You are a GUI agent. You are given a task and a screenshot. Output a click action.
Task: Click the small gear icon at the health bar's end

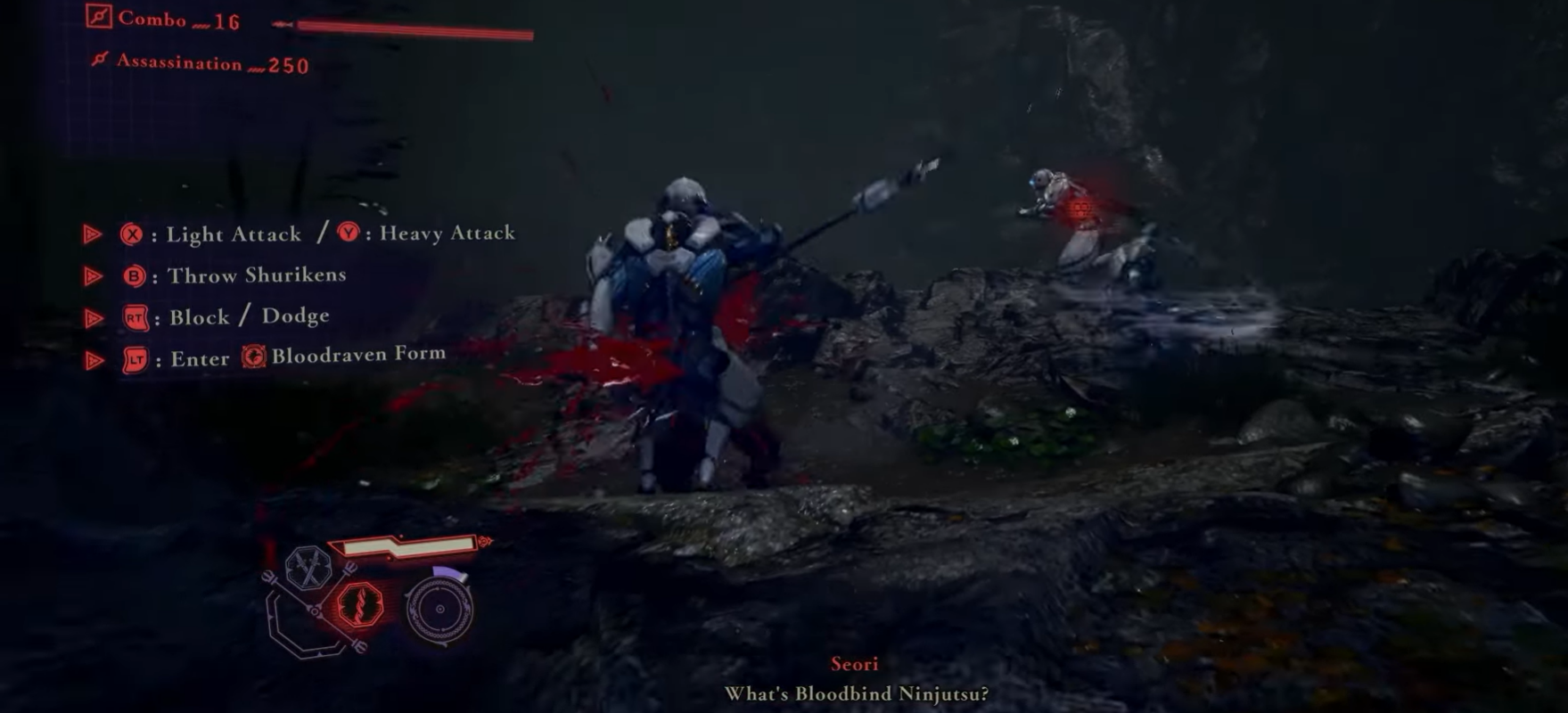tap(482, 539)
